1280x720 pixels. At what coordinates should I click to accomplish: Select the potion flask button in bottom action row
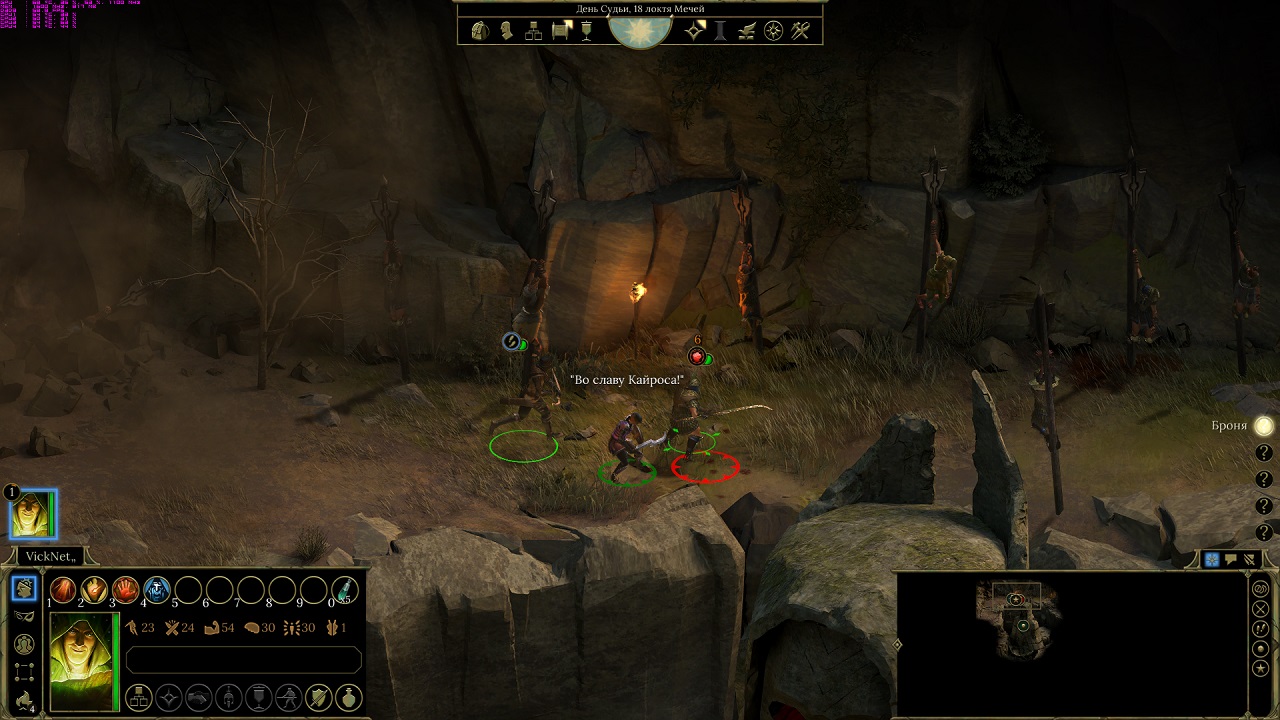click(348, 696)
